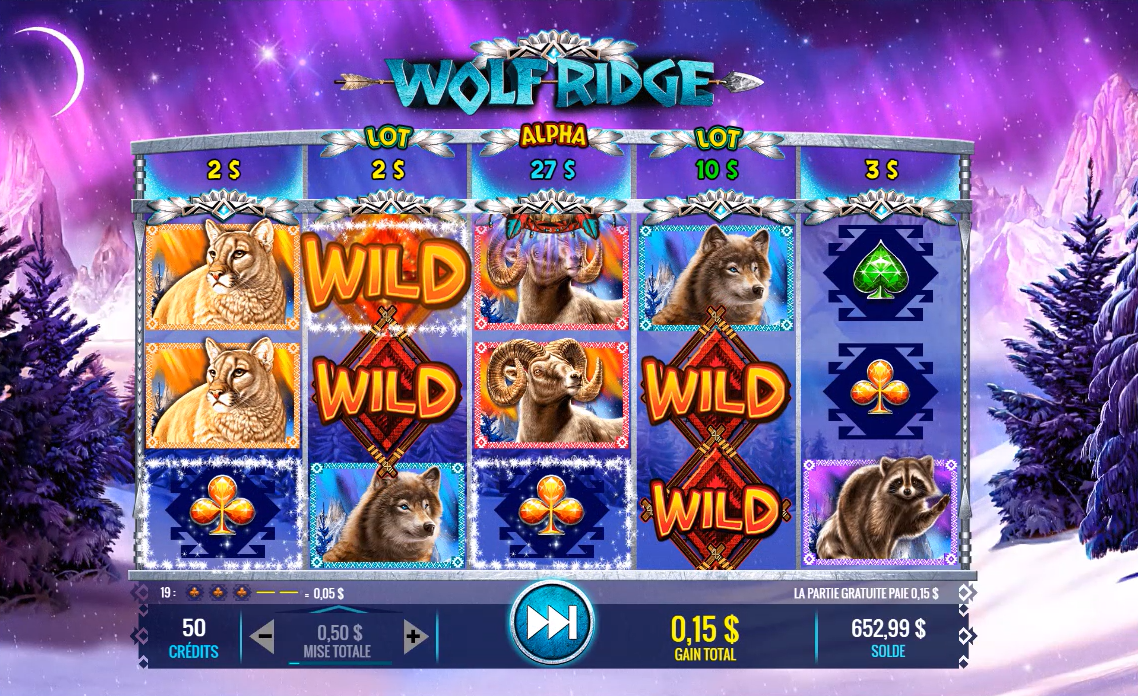
Task: Open the Mise Totale bet panel
Action: (x=338, y=640)
